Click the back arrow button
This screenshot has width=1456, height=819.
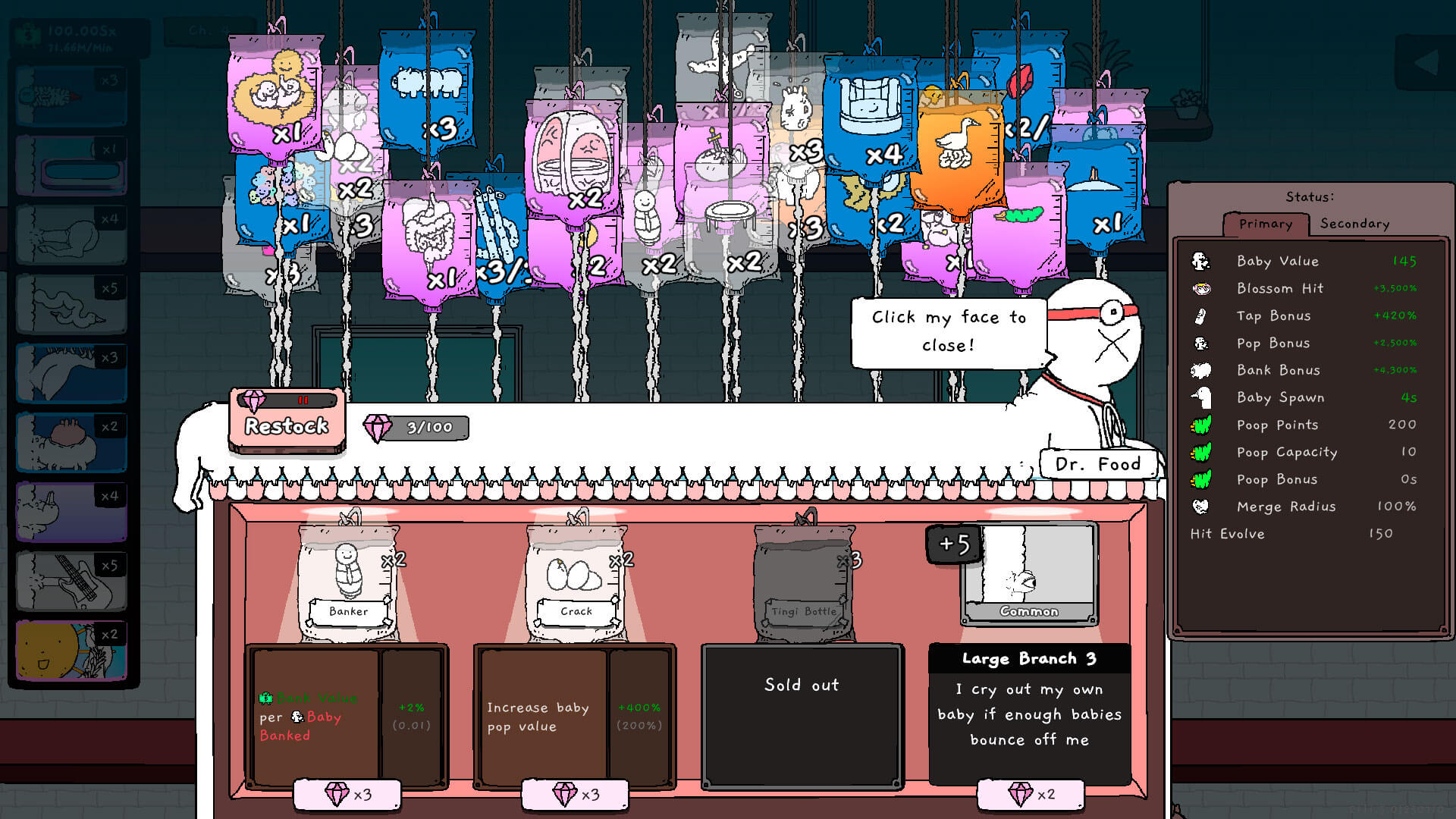[x=1425, y=63]
